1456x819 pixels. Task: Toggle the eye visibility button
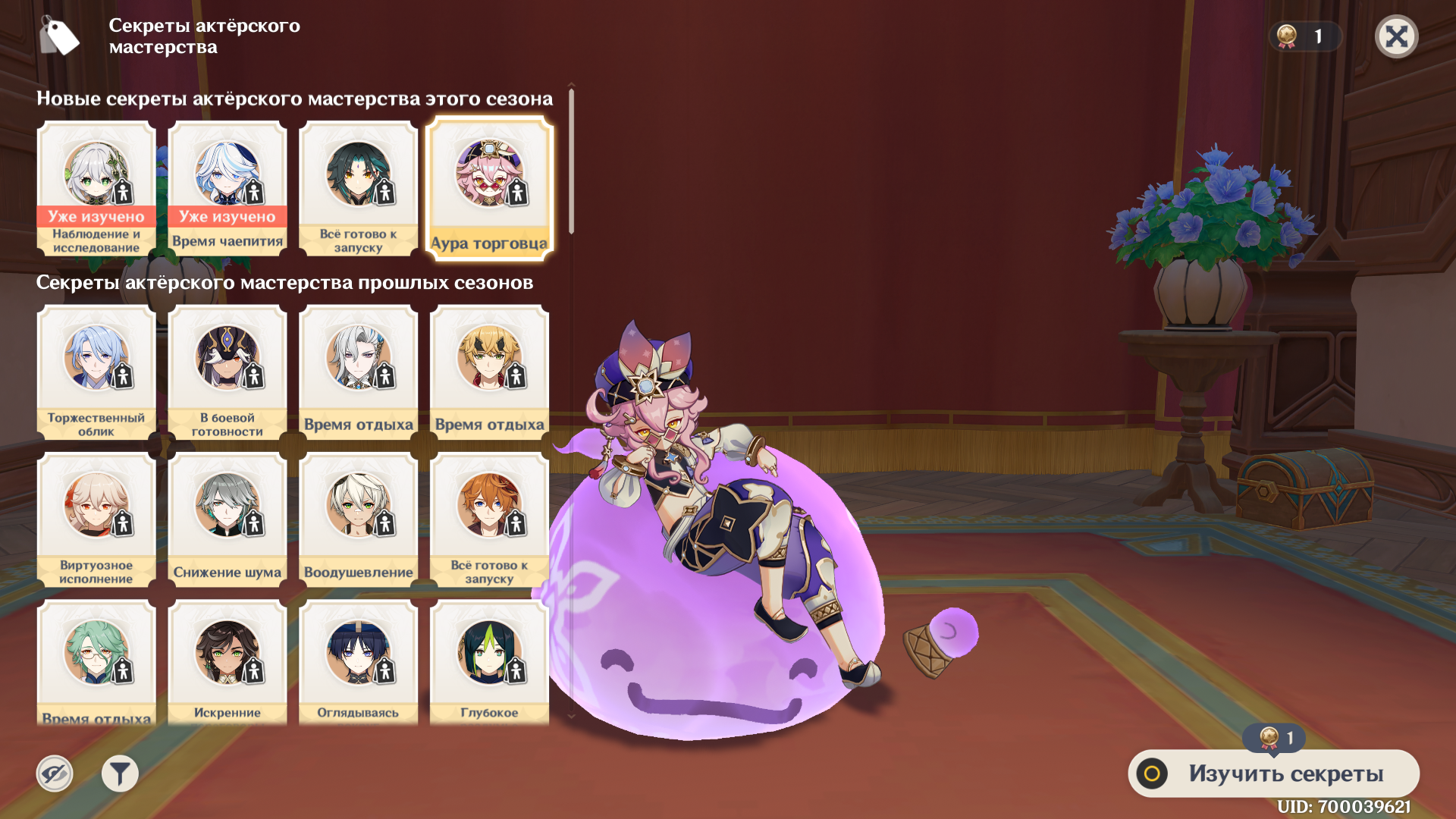pyautogui.click(x=55, y=773)
